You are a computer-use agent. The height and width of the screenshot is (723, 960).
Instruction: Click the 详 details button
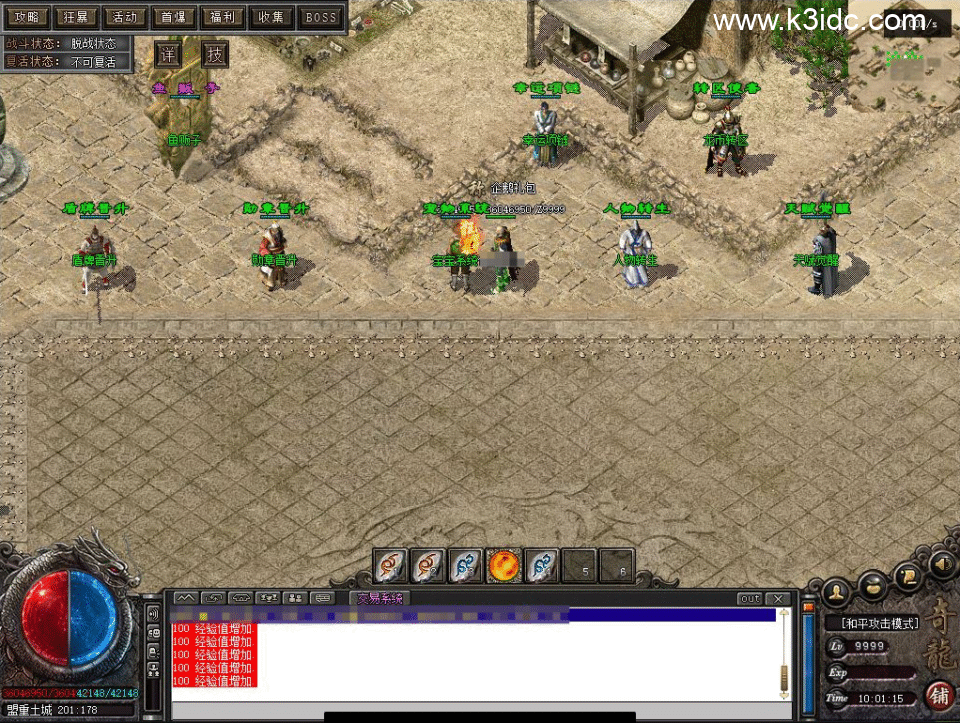click(169, 54)
